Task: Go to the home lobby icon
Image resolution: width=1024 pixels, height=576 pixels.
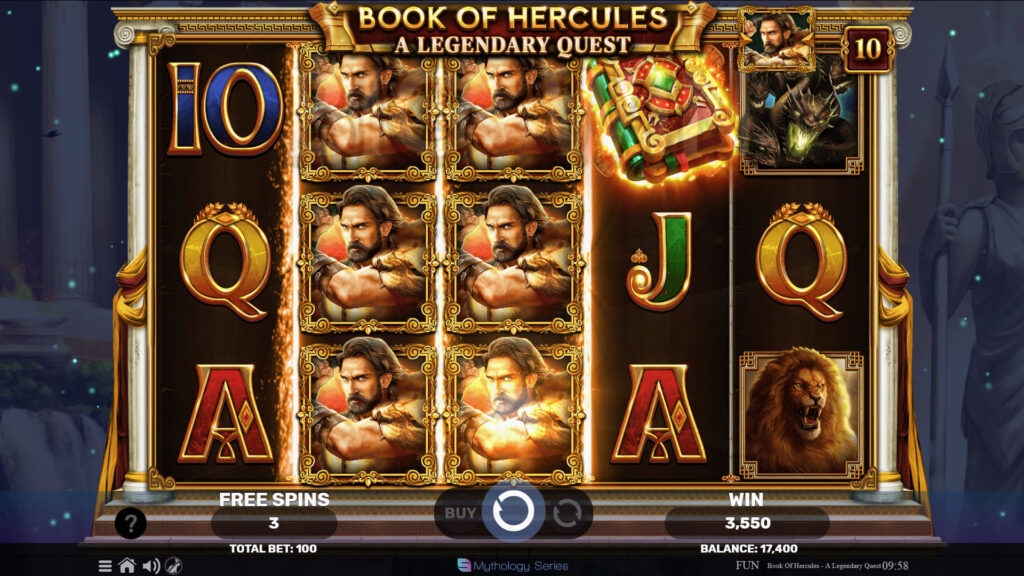Action: point(127,566)
